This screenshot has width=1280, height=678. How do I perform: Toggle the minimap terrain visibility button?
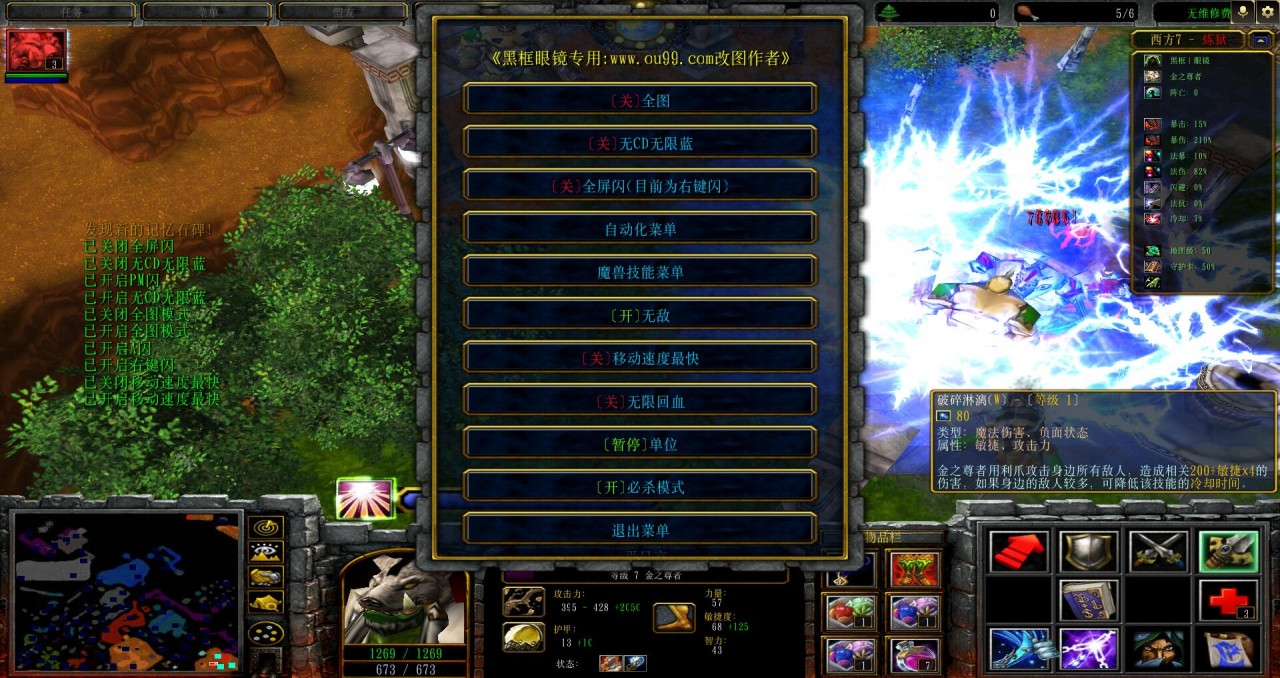tap(265, 552)
